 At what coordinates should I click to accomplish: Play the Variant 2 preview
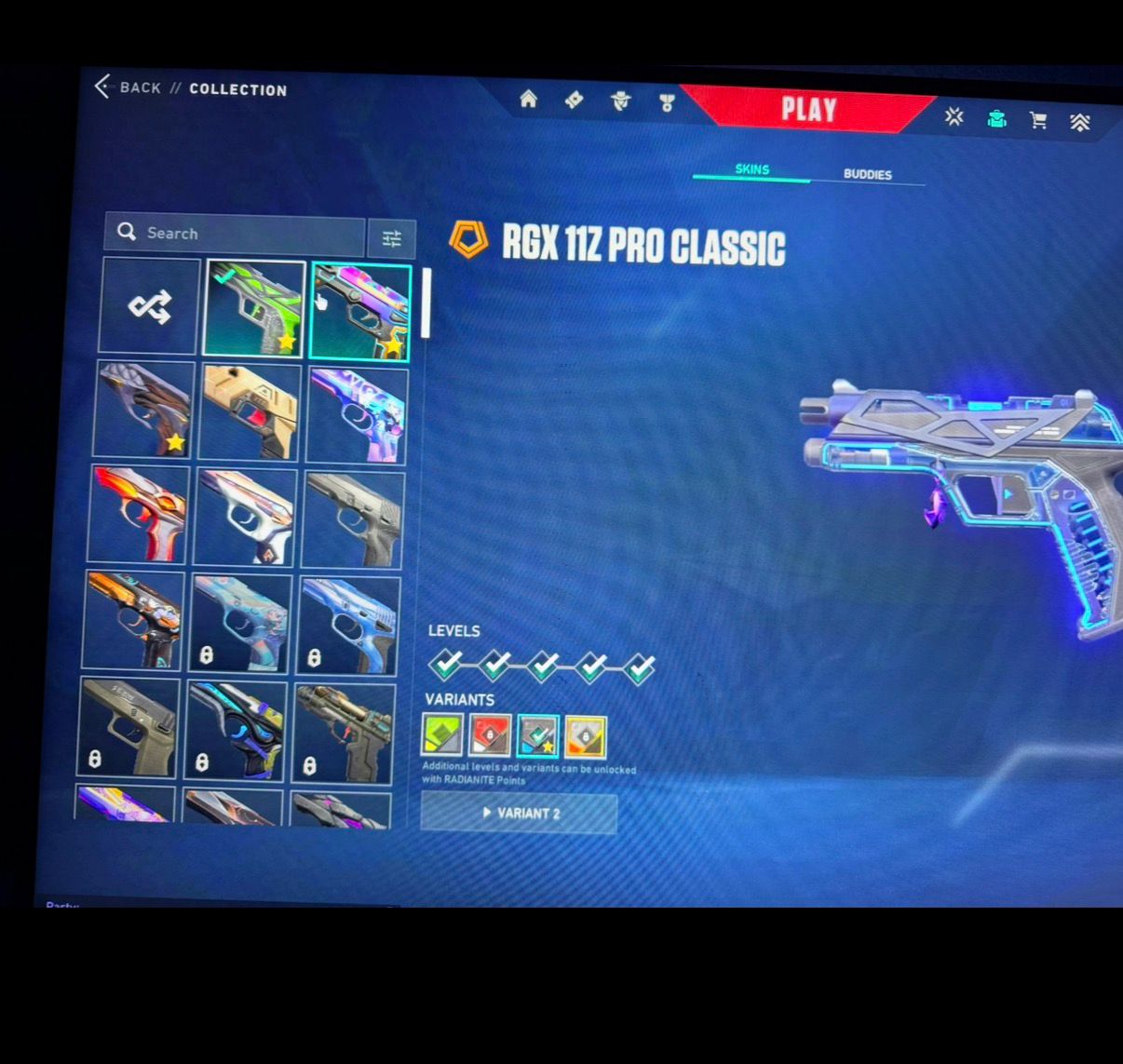click(x=519, y=813)
